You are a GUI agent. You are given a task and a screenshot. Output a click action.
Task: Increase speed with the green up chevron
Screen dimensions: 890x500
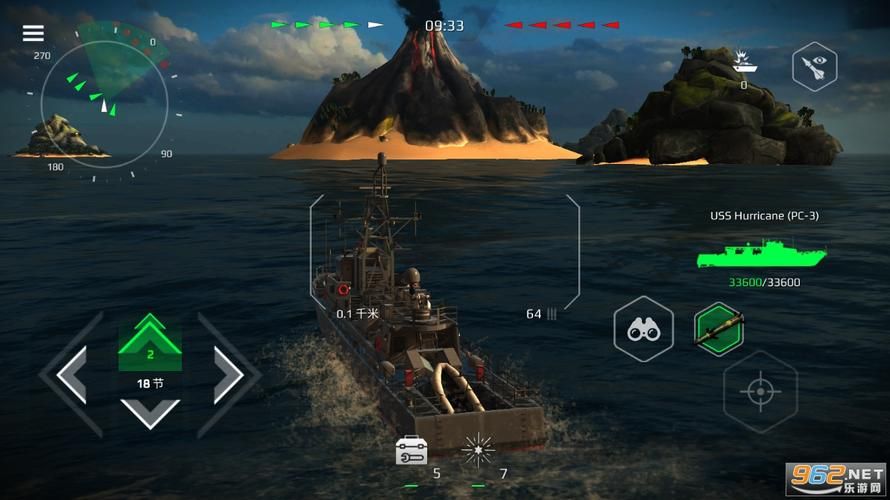pos(150,337)
